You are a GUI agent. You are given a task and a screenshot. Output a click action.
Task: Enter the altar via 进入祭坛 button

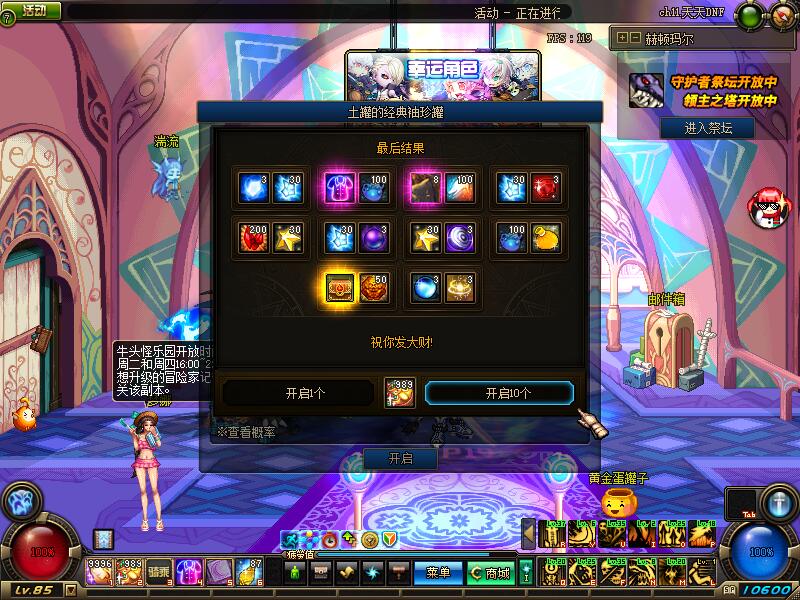(x=706, y=128)
